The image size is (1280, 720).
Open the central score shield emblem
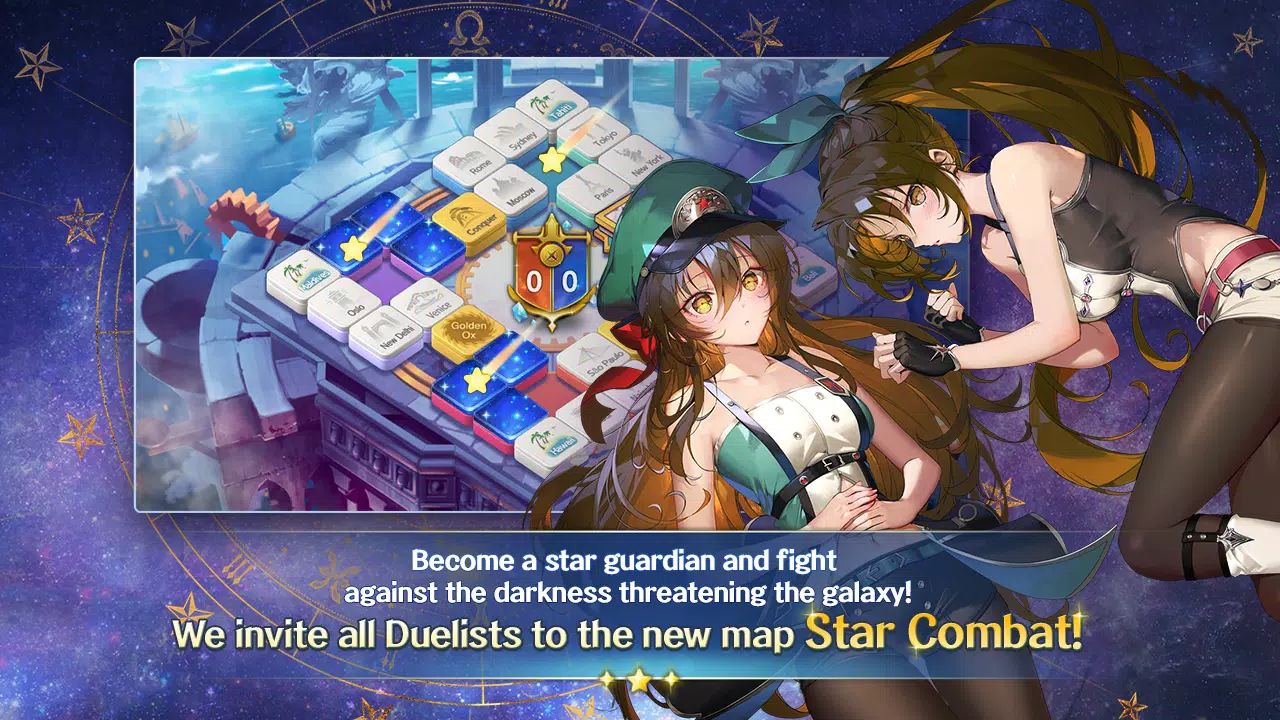(553, 275)
